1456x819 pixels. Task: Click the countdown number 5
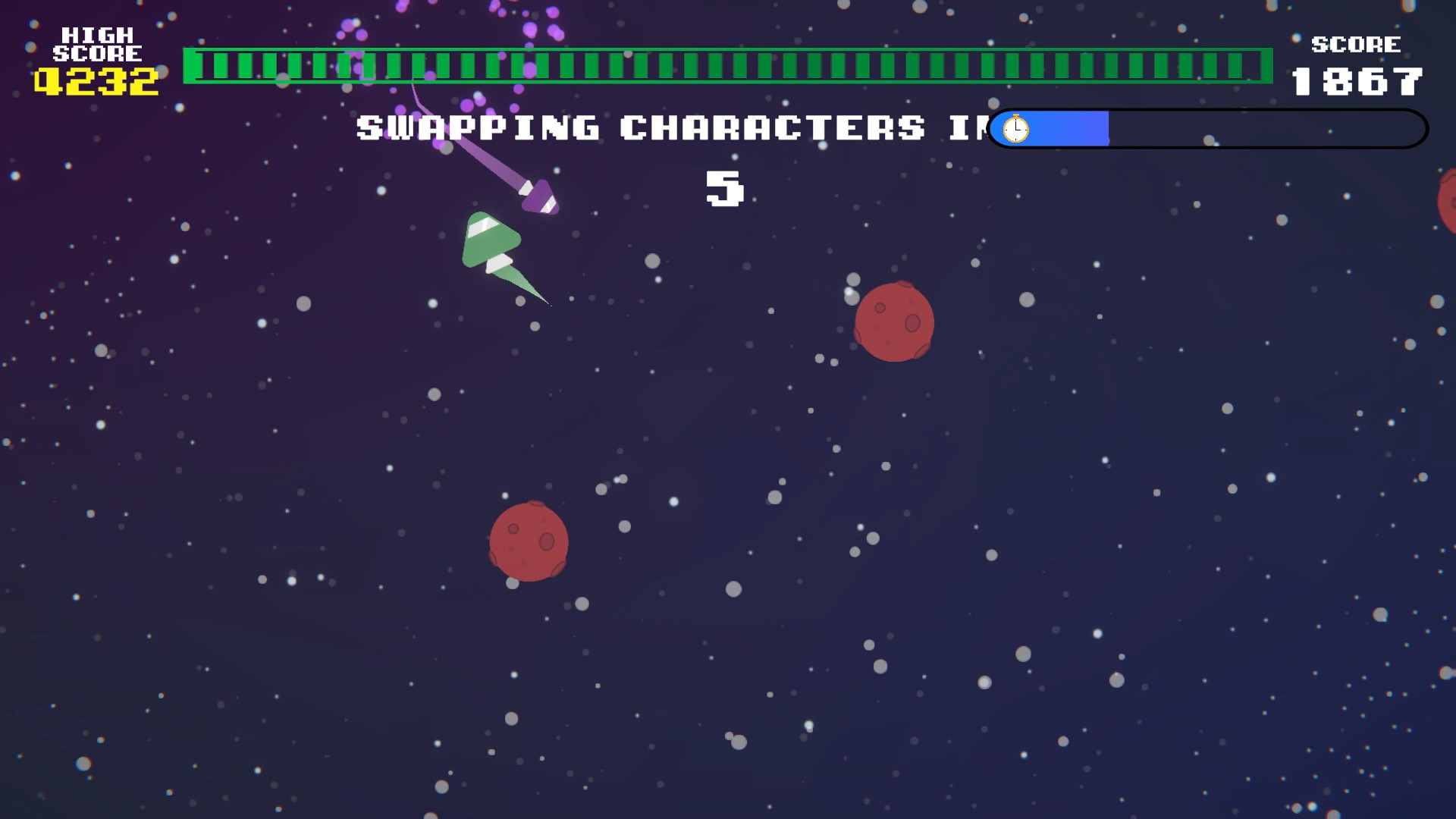[x=726, y=190]
